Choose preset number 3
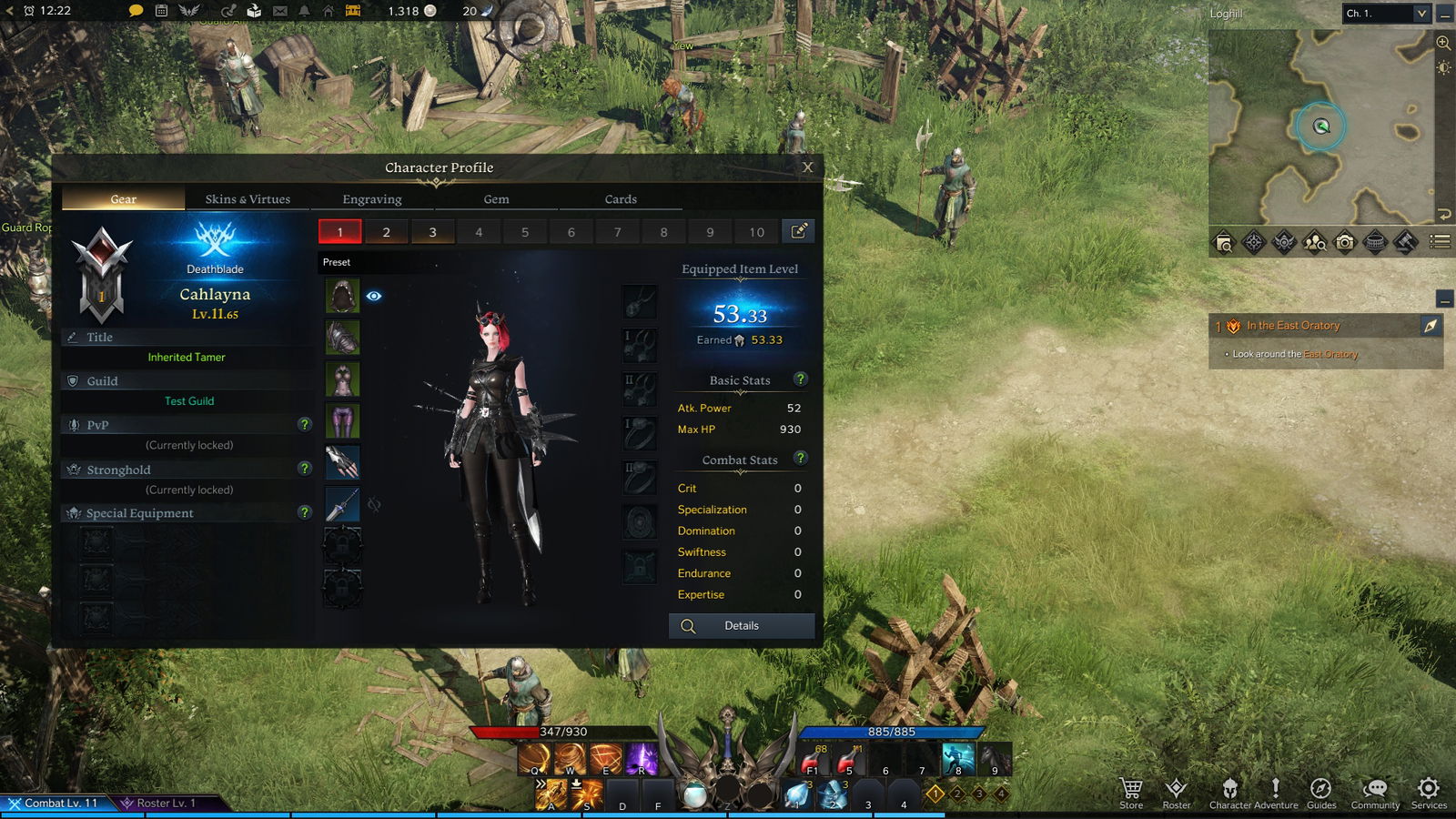 [432, 232]
